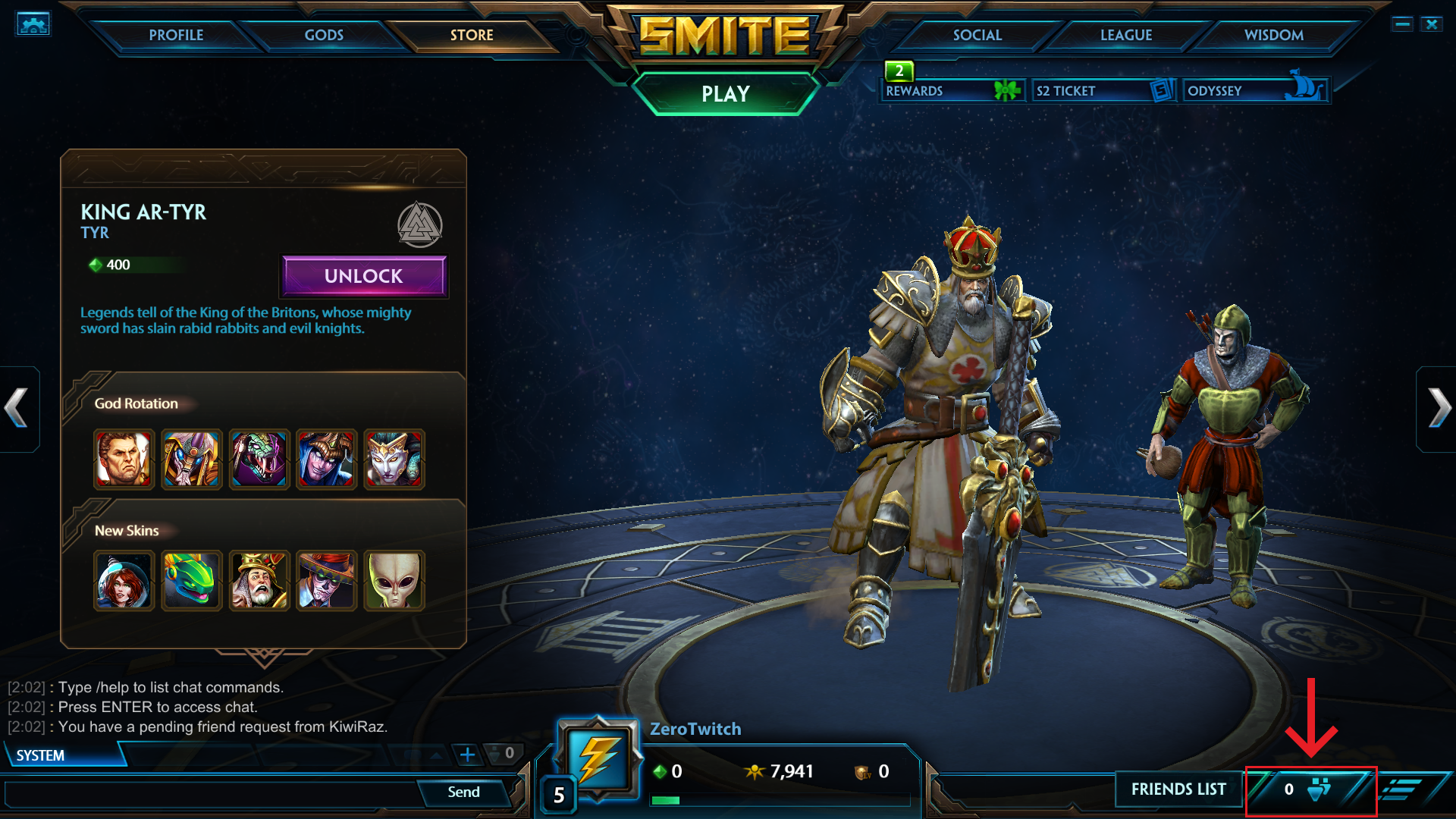This screenshot has width=1456, height=819.
Task: Open the Store tab
Action: (x=472, y=35)
